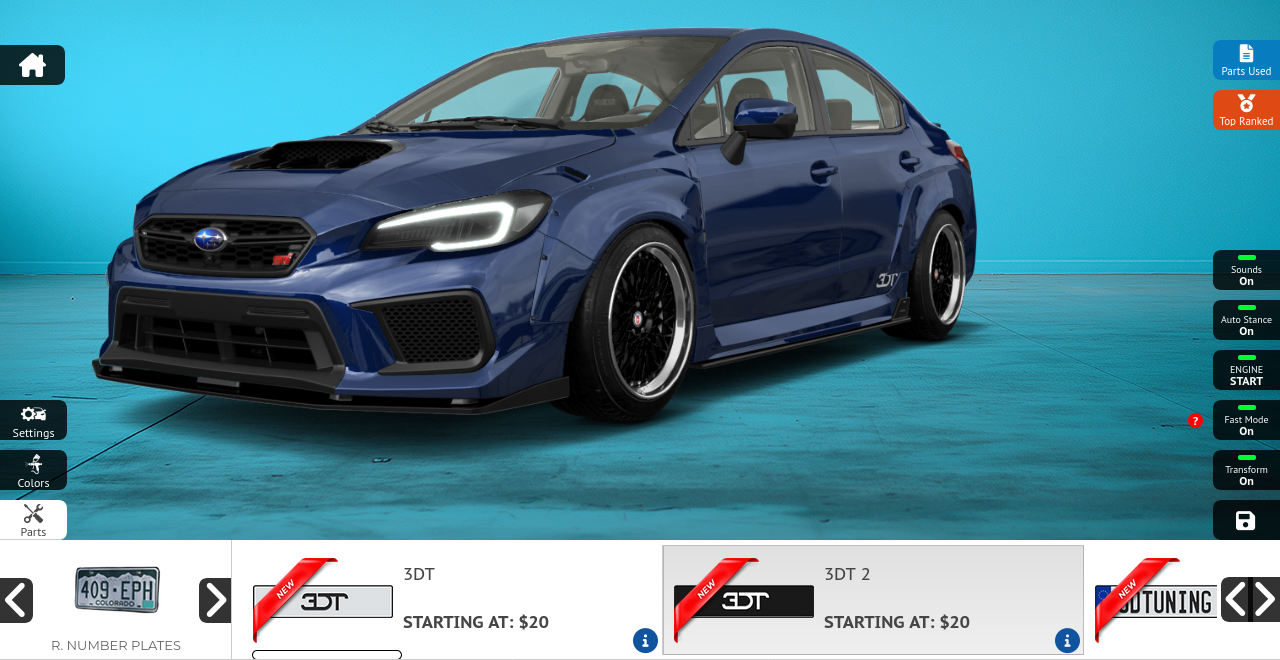Image resolution: width=1280 pixels, height=660 pixels.
Task: Select the Parts tab
Action: pos(33,519)
